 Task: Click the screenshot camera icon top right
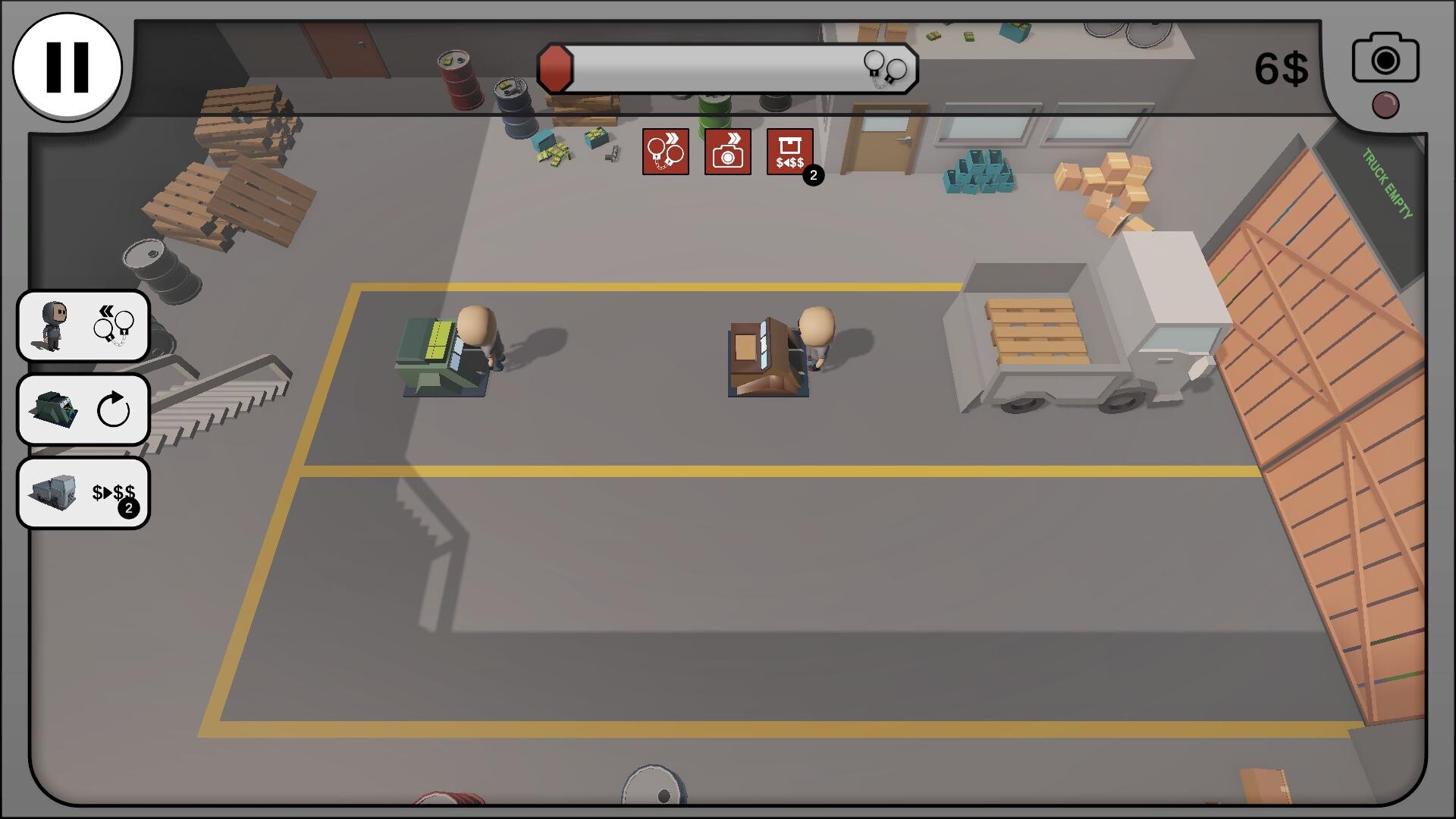(1385, 59)
